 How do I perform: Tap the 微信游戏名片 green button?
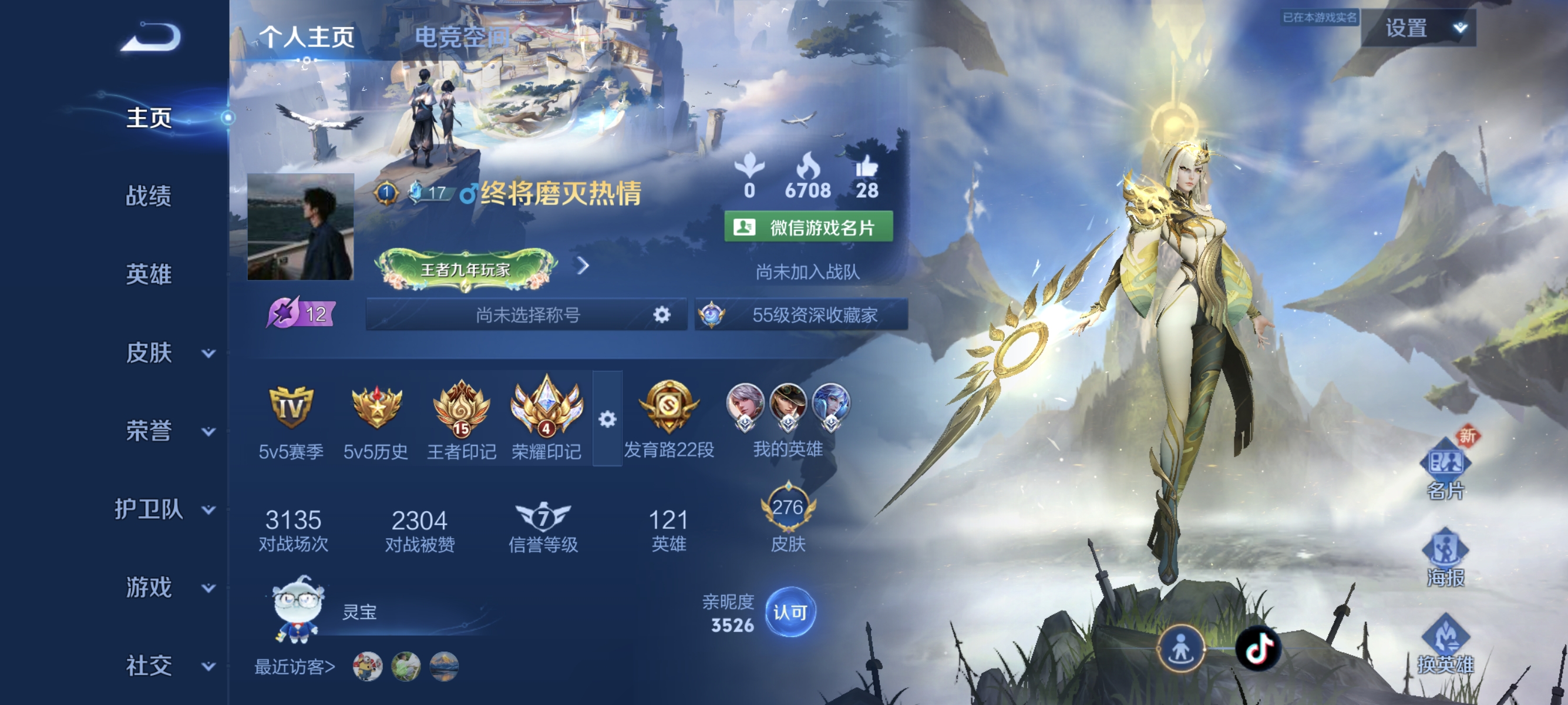pyautogui.click(x=808, y=227)
